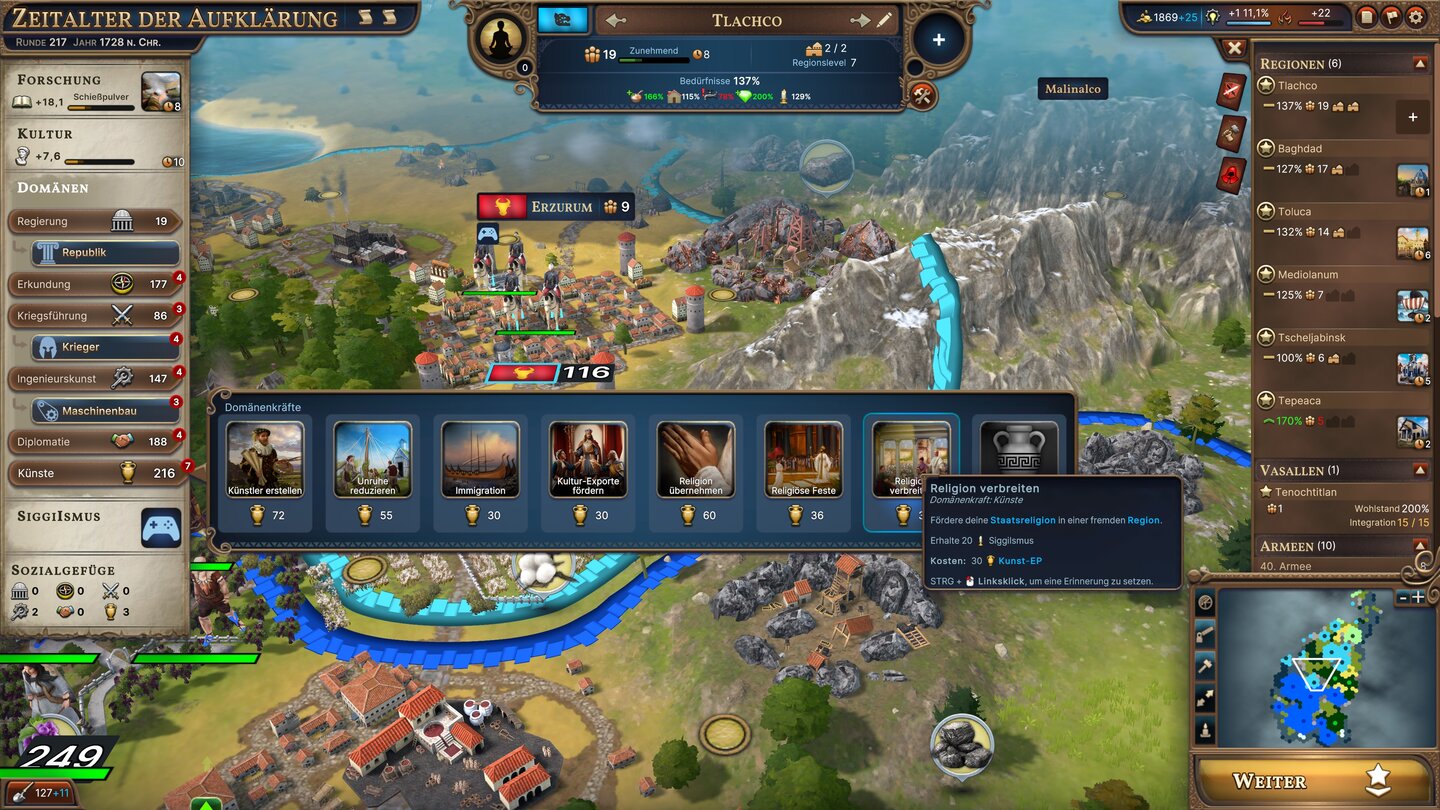This screenshot has height=810, width=1440.
Task: Open the Künste domain row
Action: point(95,473)
